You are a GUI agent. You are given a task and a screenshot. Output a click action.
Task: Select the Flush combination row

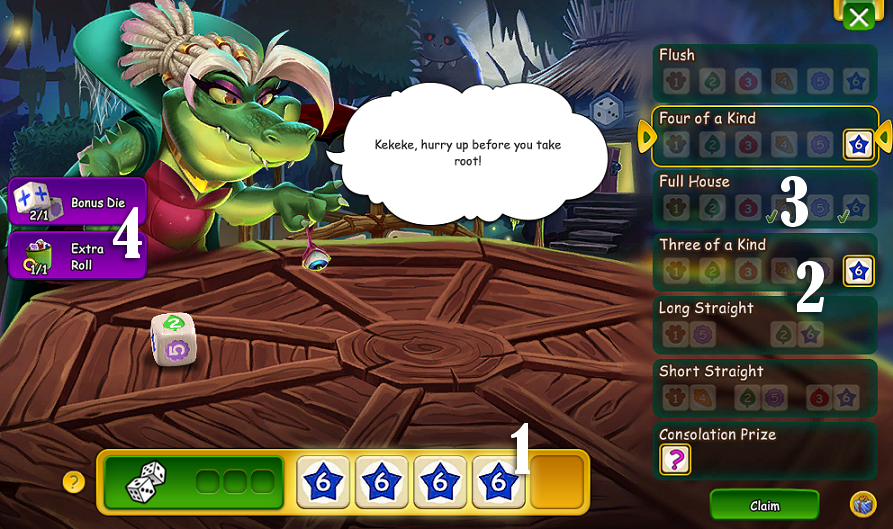tap(764, 72)
